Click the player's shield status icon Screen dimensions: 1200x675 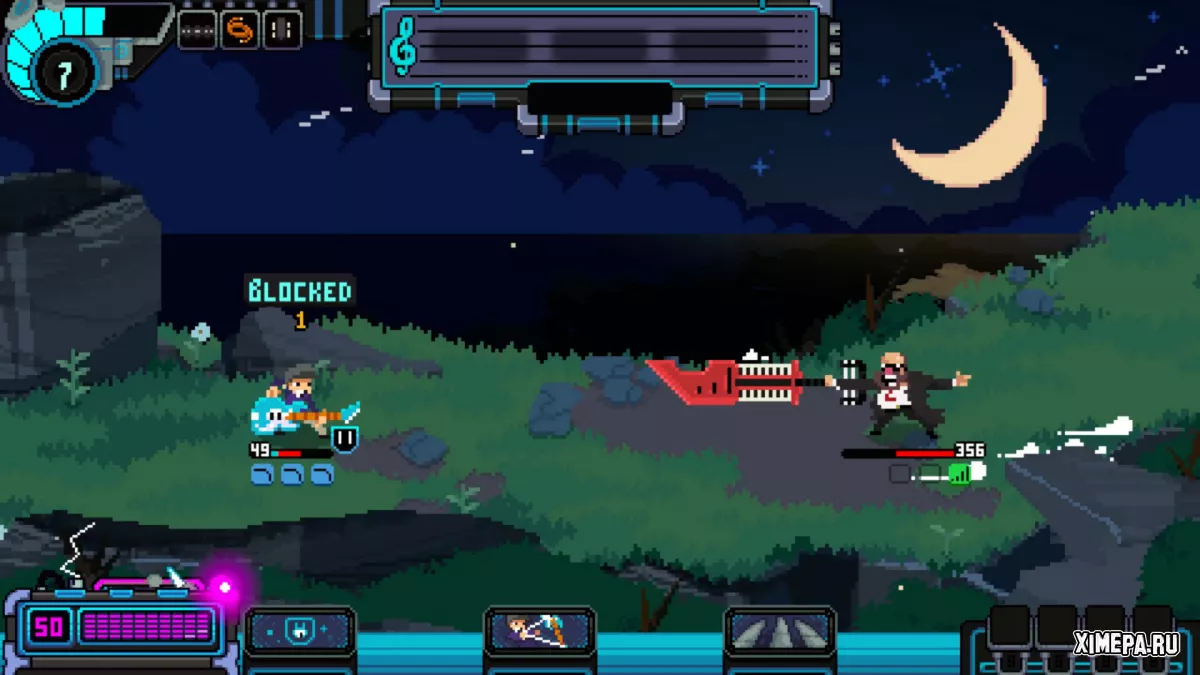[x=345, y=438]
